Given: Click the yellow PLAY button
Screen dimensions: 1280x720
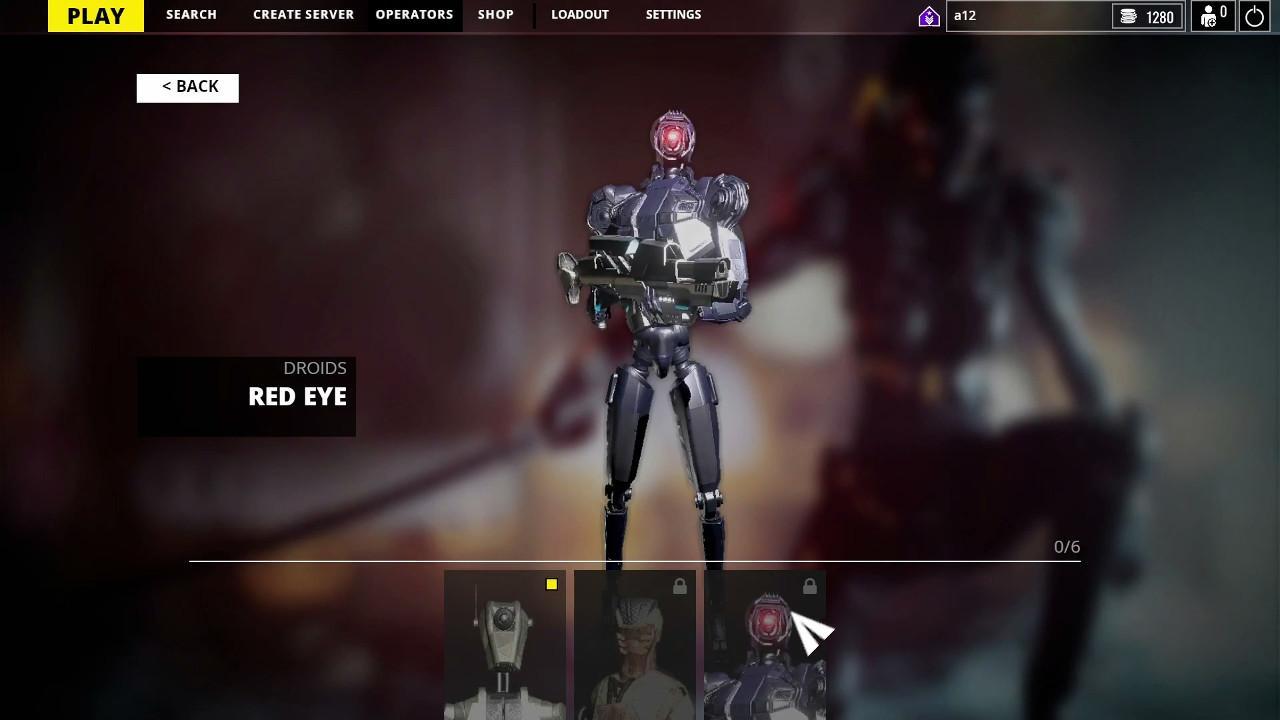Looking at the screenshot, I should coord(96,16).
